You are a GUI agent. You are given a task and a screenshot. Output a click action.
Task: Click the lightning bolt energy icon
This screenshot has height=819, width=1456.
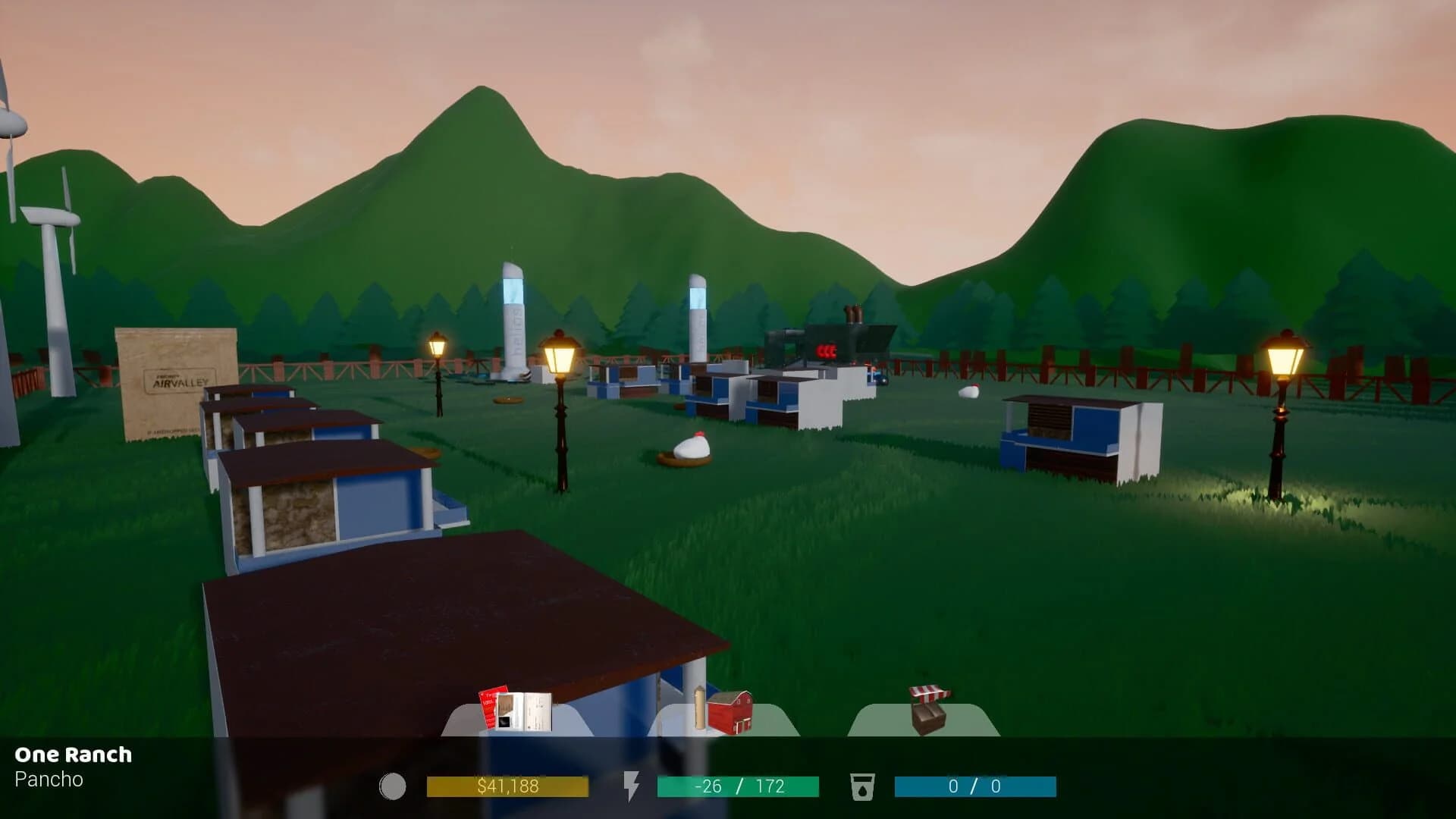(x=632, y=789)
